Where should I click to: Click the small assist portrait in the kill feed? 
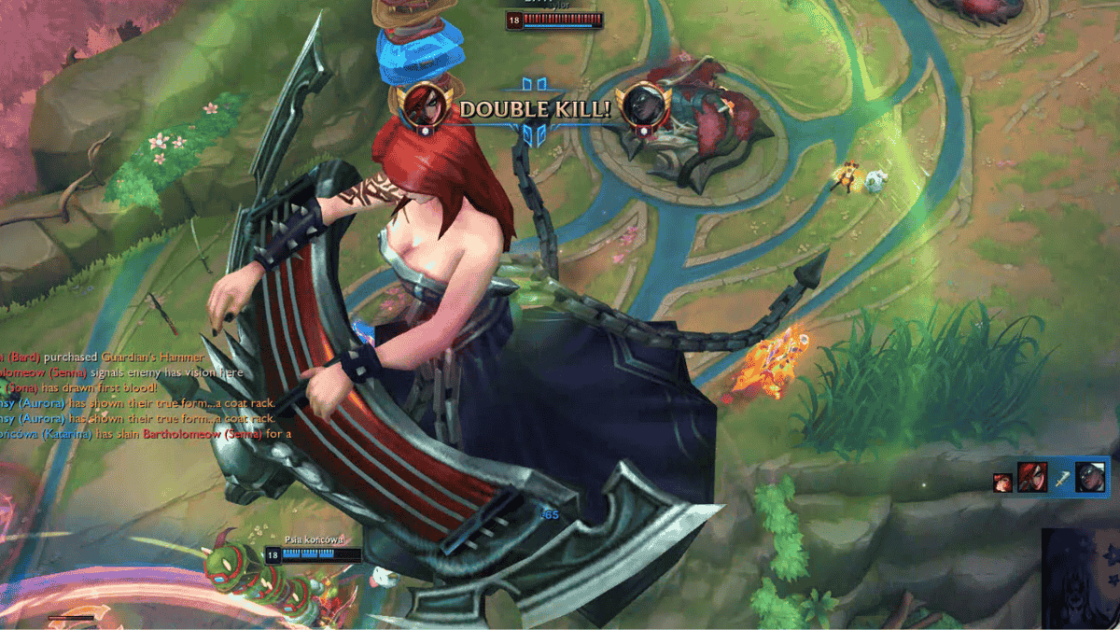coord(1002,483)
